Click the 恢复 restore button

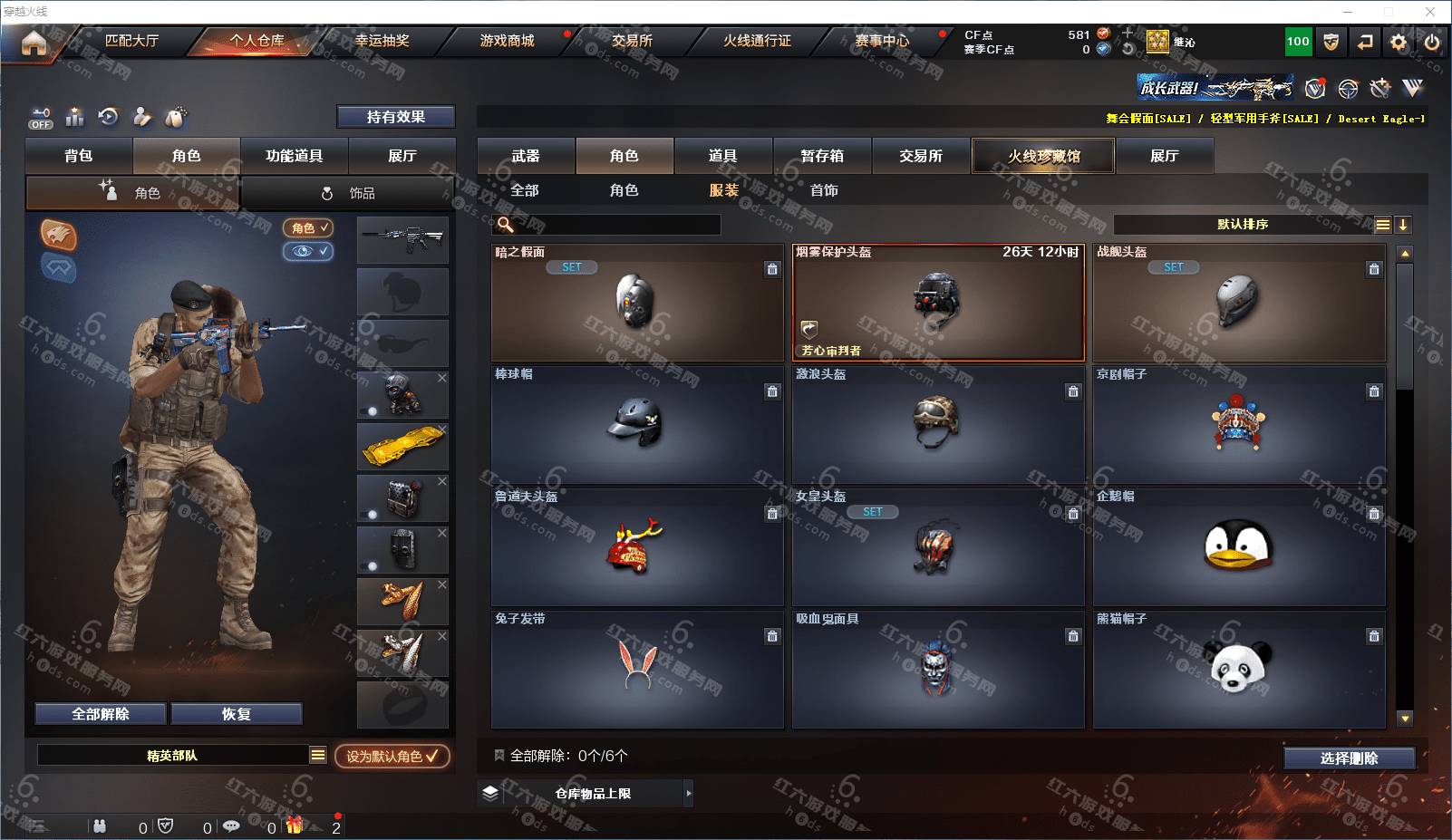pyautogui.click(x=236, y=714)
